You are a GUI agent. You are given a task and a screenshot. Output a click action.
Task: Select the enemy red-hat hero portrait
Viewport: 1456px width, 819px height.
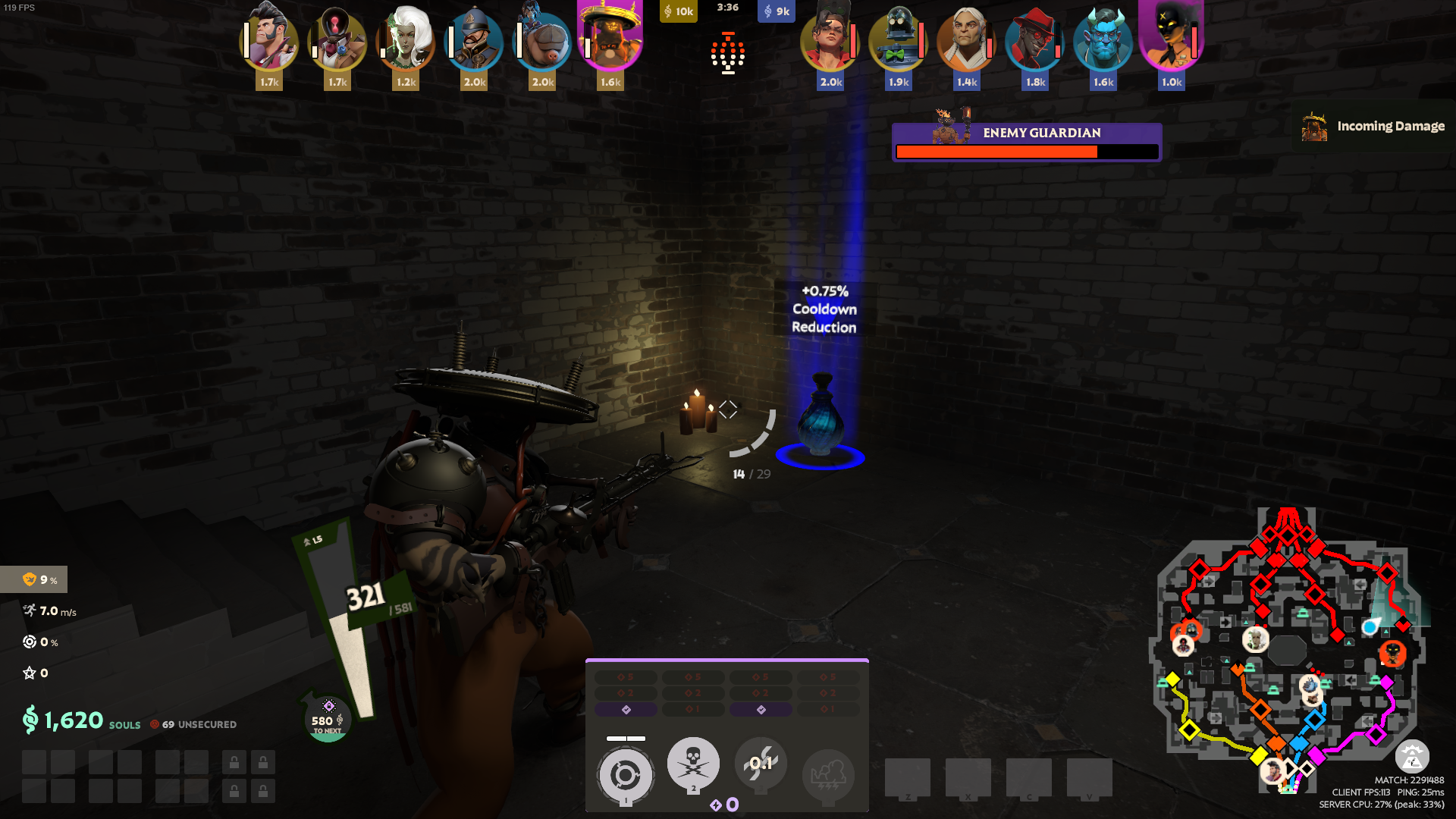(1035, 39)
